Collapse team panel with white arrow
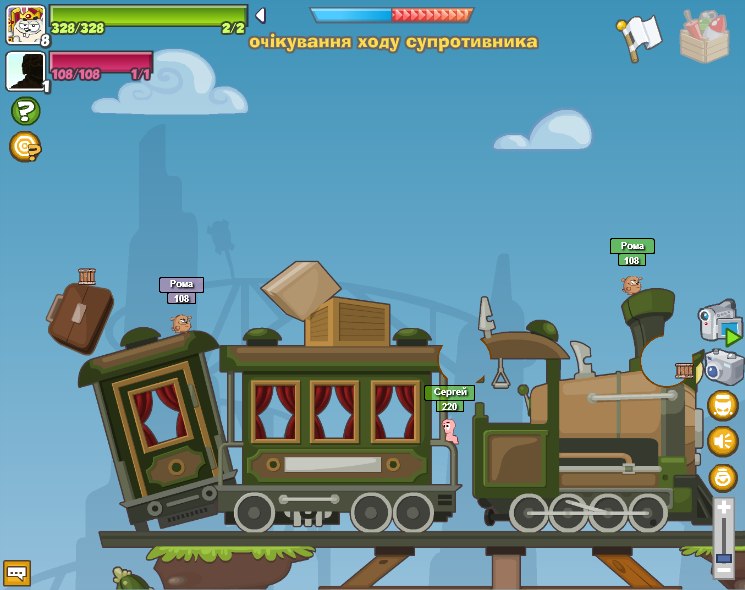745x590 pixels. [x=260, y=15]
